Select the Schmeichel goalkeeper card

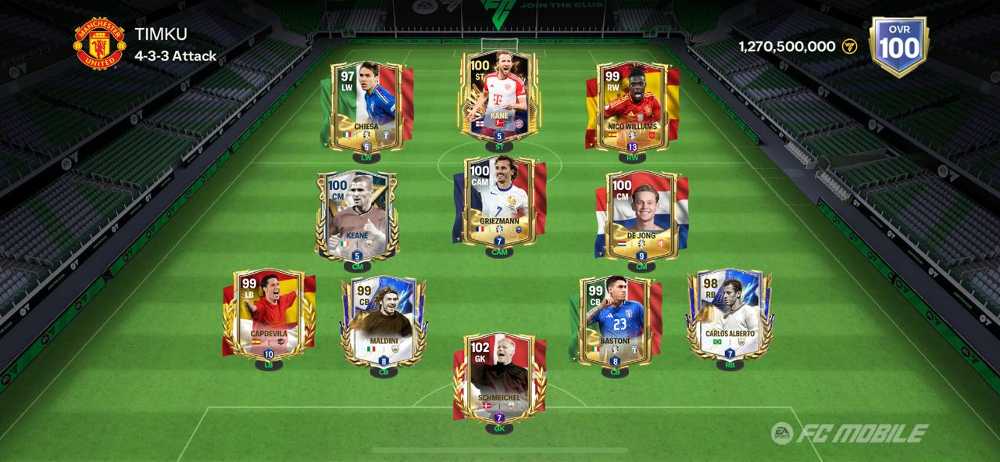(x=498, y=378)
